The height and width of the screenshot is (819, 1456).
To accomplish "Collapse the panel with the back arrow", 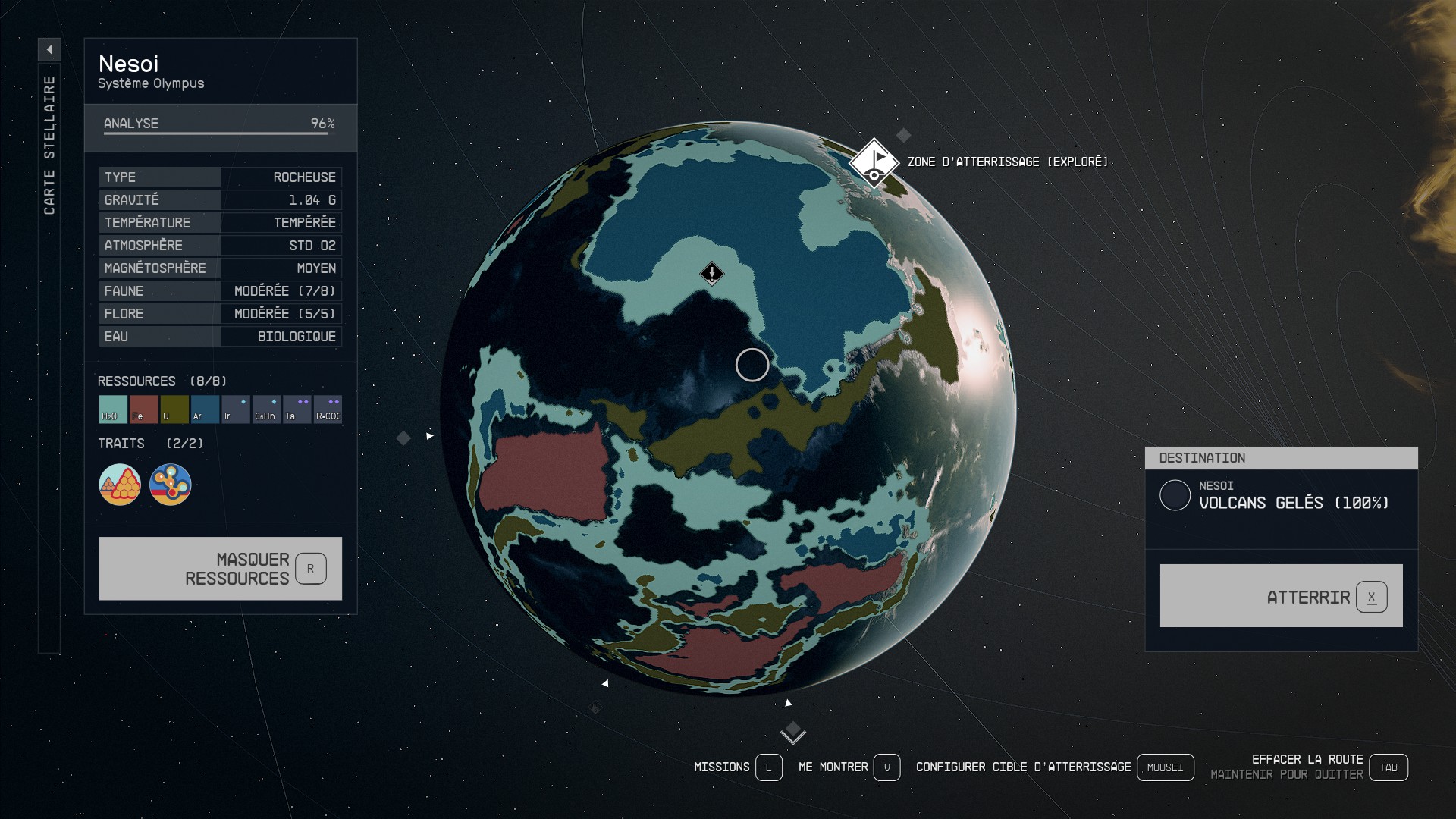I will (x=49, y=50).
